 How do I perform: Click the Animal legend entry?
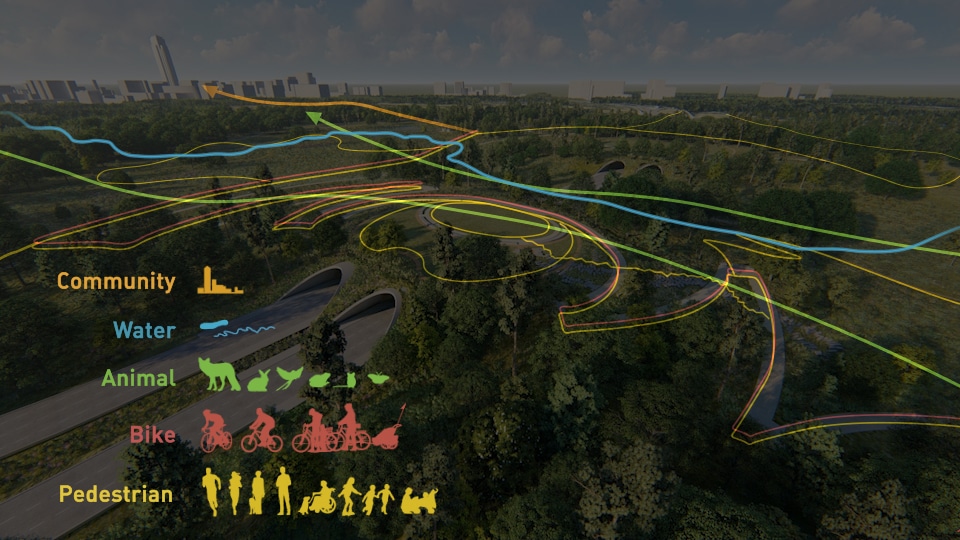pos(138,379)
